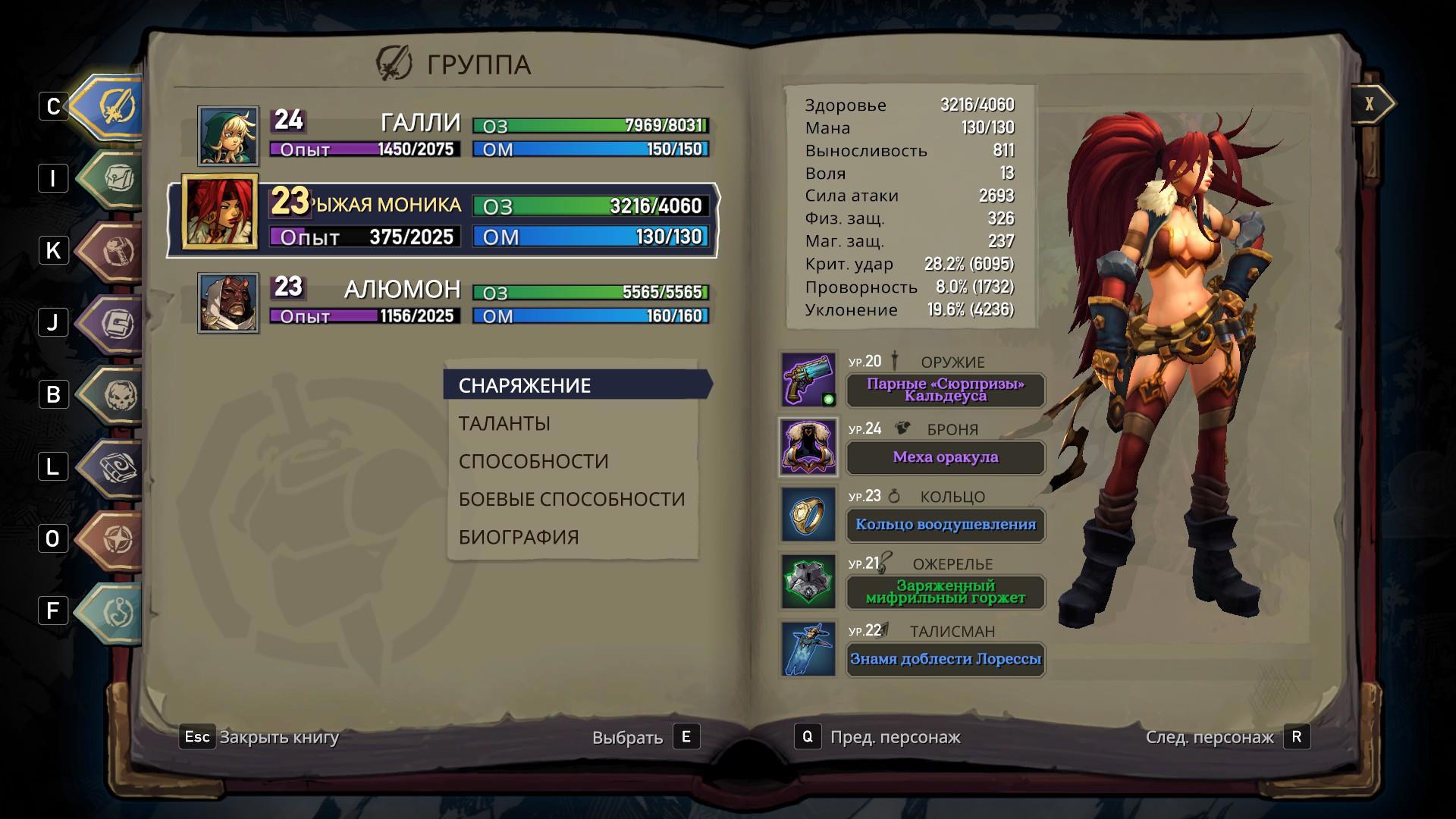Select the sword-emblem group tab

pos(115,107)
